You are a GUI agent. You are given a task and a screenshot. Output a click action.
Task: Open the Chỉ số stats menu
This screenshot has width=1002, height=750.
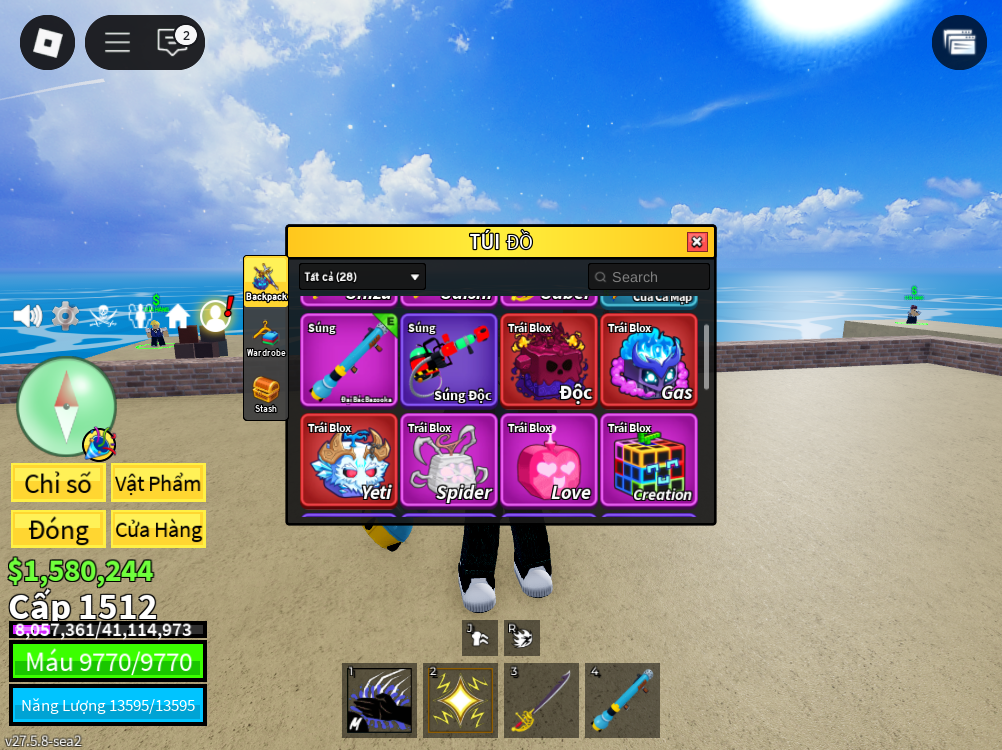(x=58, y=483)
